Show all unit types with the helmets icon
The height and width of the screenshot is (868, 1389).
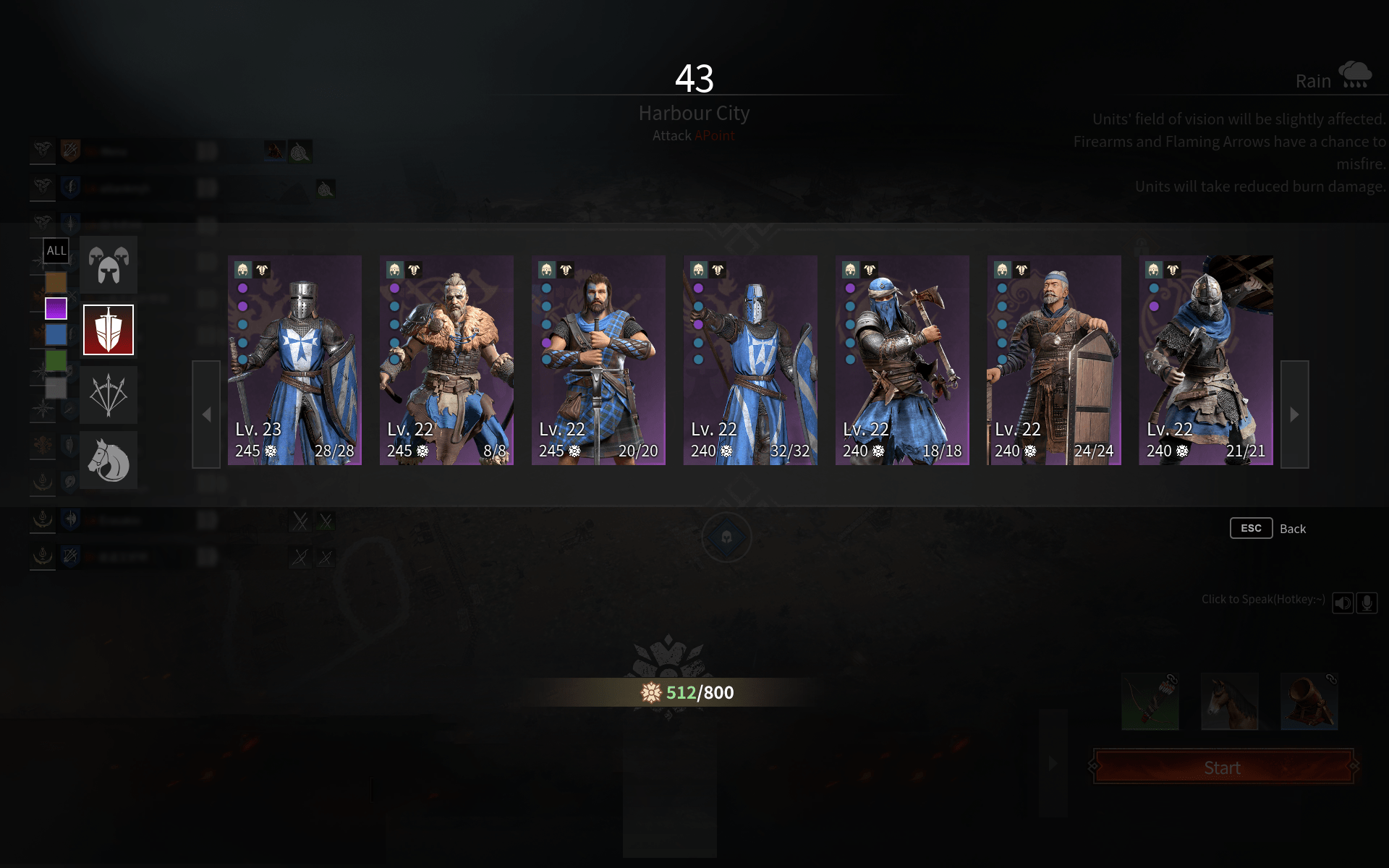(x=109, y=265)
